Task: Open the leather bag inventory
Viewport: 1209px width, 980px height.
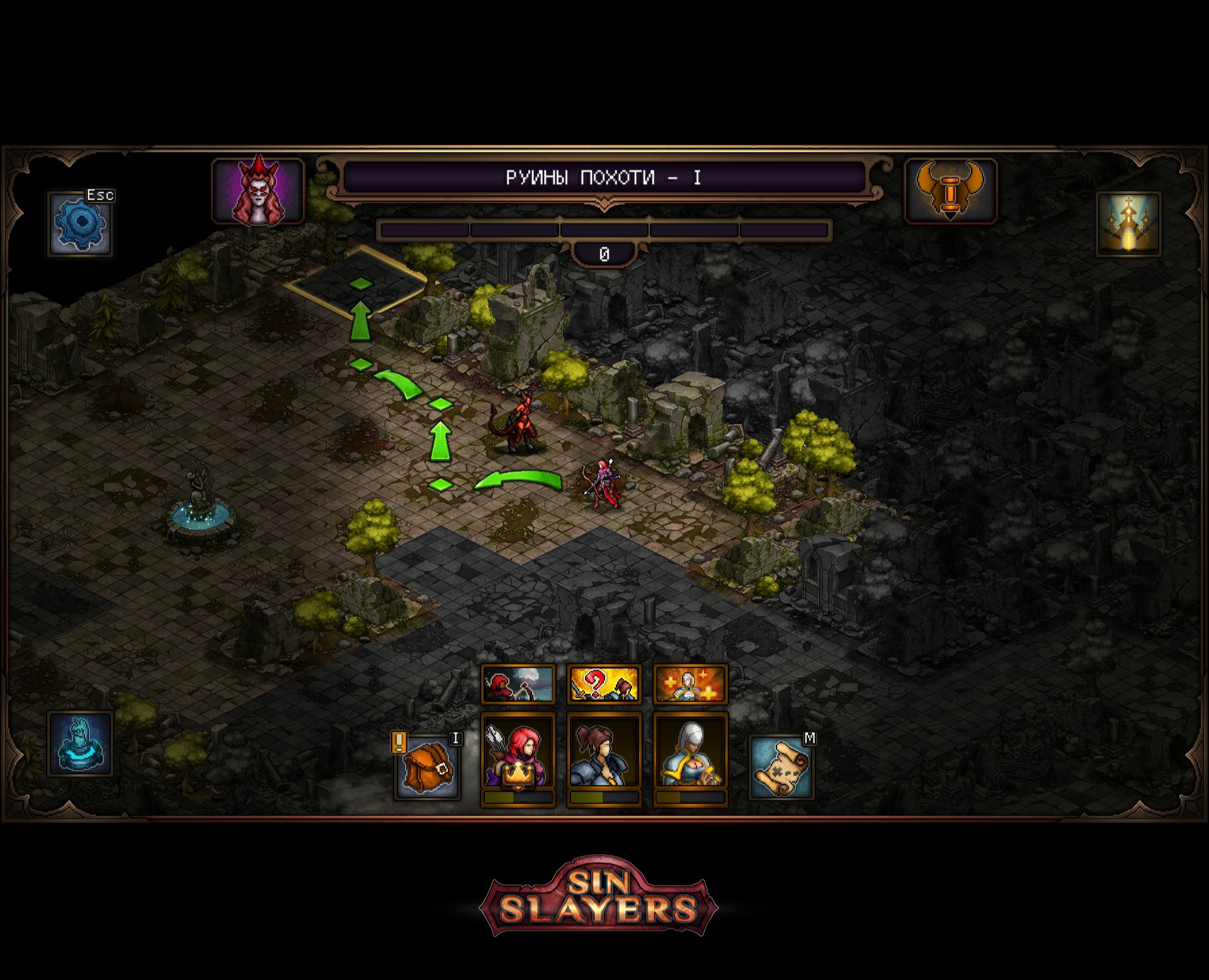Action: (x=427, y=766)
